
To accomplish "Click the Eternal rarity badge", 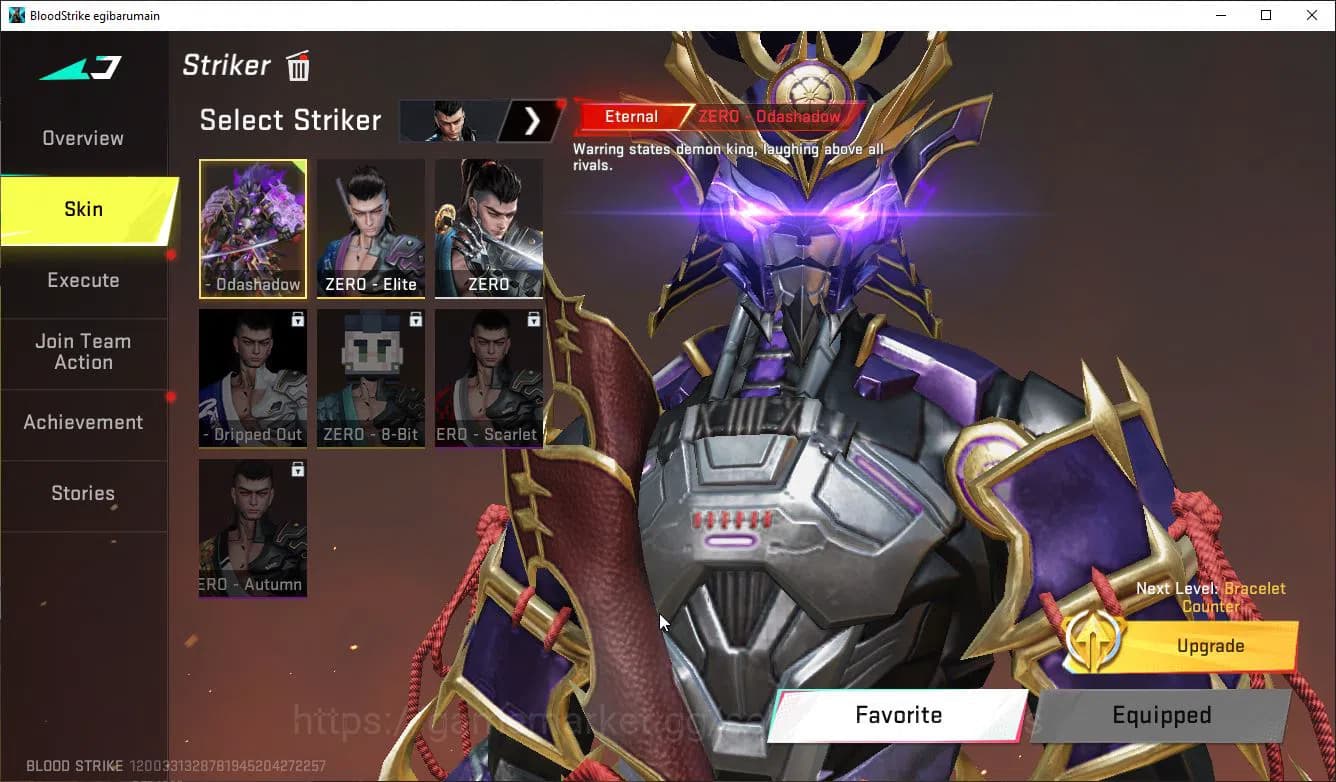I will tap(632, 116).
